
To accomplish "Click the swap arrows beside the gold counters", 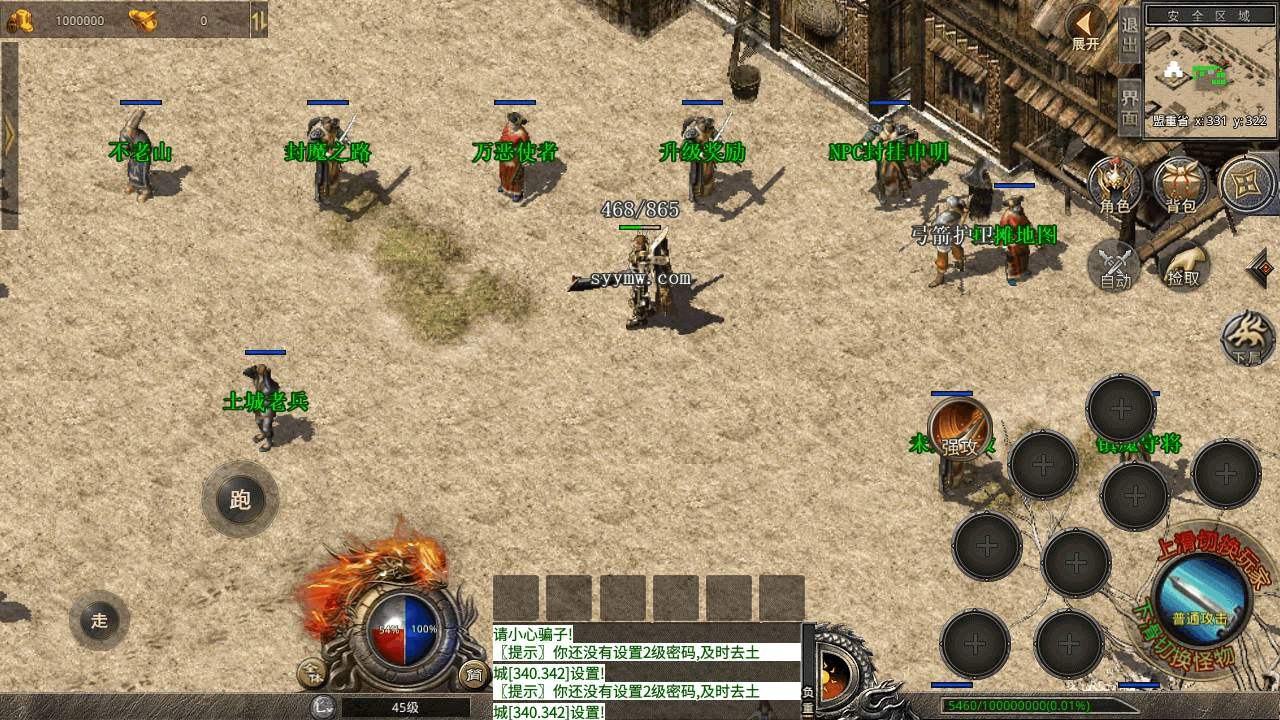I will 258,19.
